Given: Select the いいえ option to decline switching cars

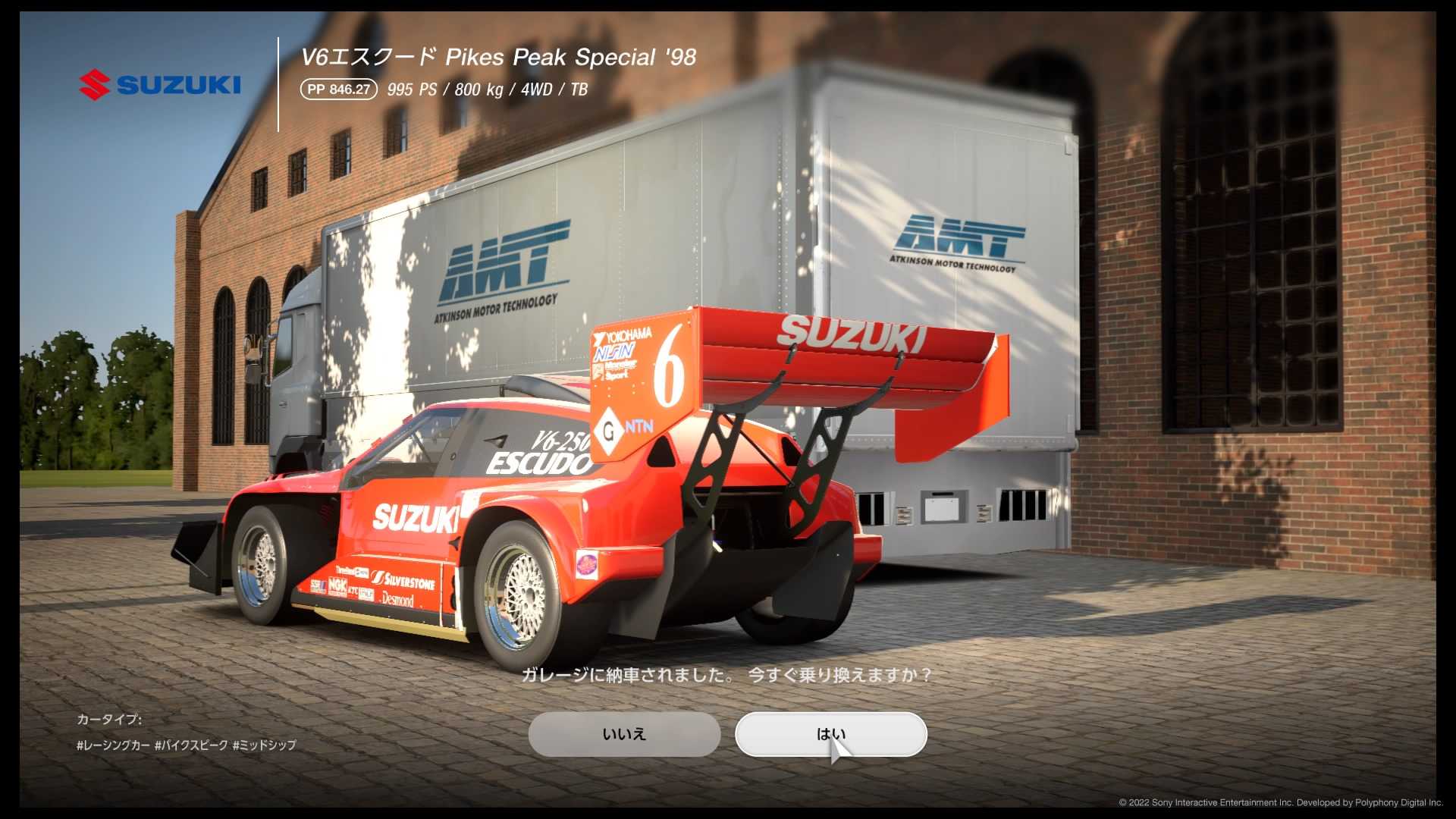Looking at the screenshot, I should [623, 733].
